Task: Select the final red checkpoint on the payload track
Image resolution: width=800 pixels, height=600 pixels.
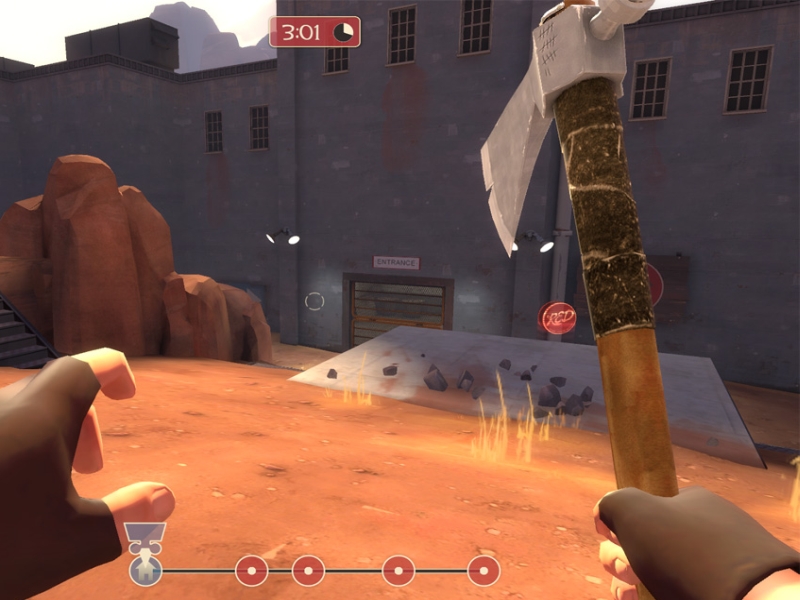Action: [x=484, y=571]
